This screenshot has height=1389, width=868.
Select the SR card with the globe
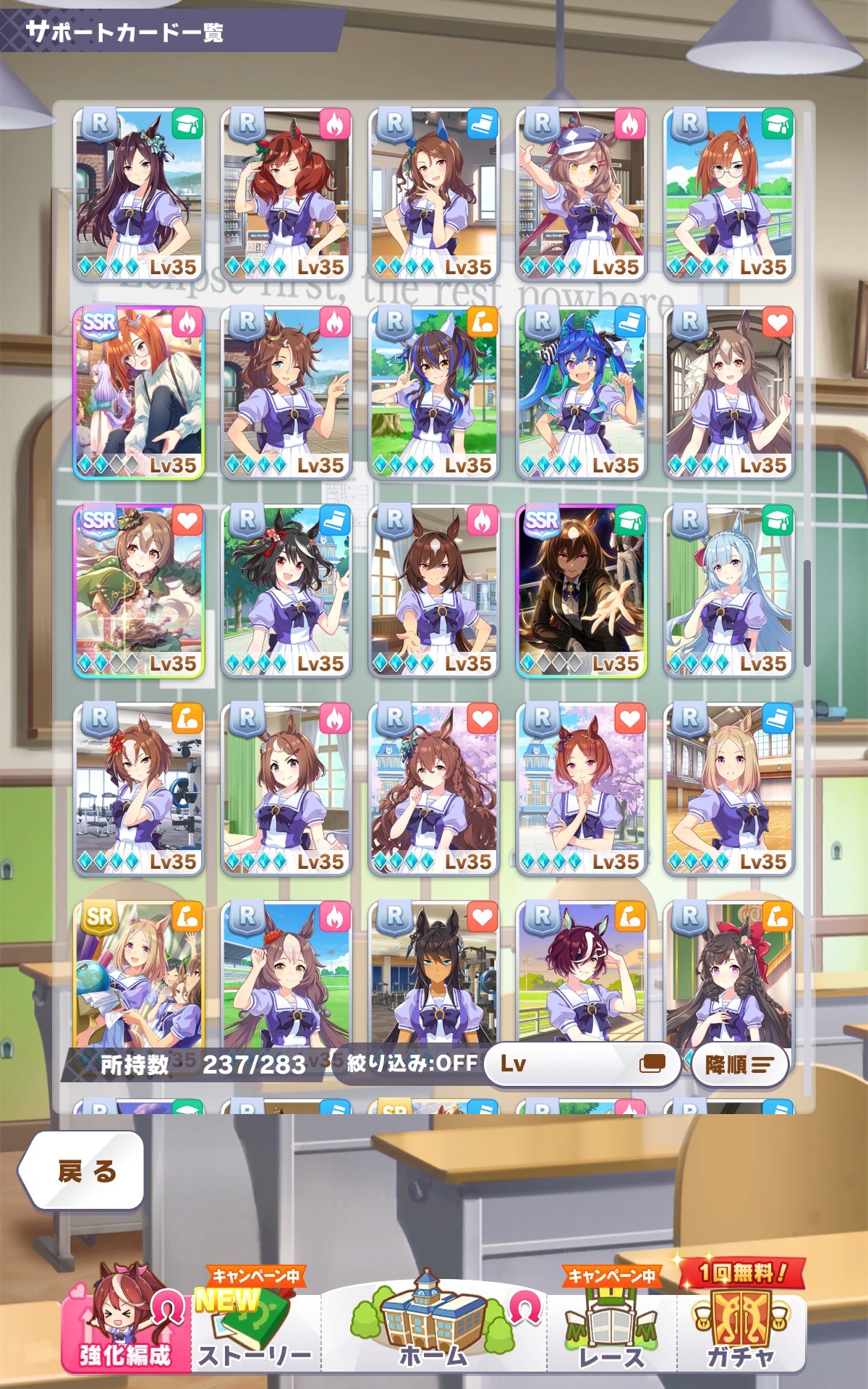(139, 977)
